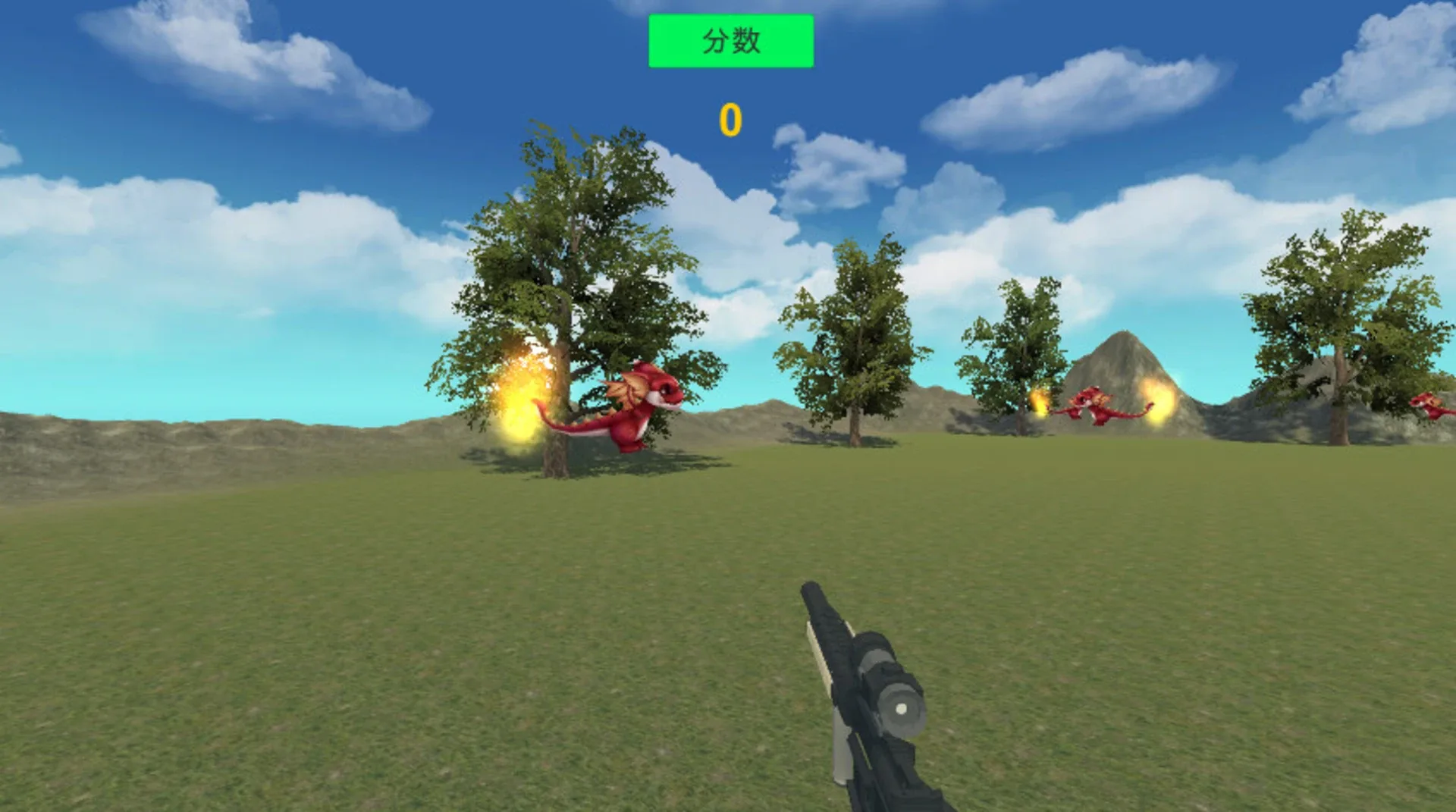
Task: Click the rifle scope lens
Action: click(x=901, y=709)
